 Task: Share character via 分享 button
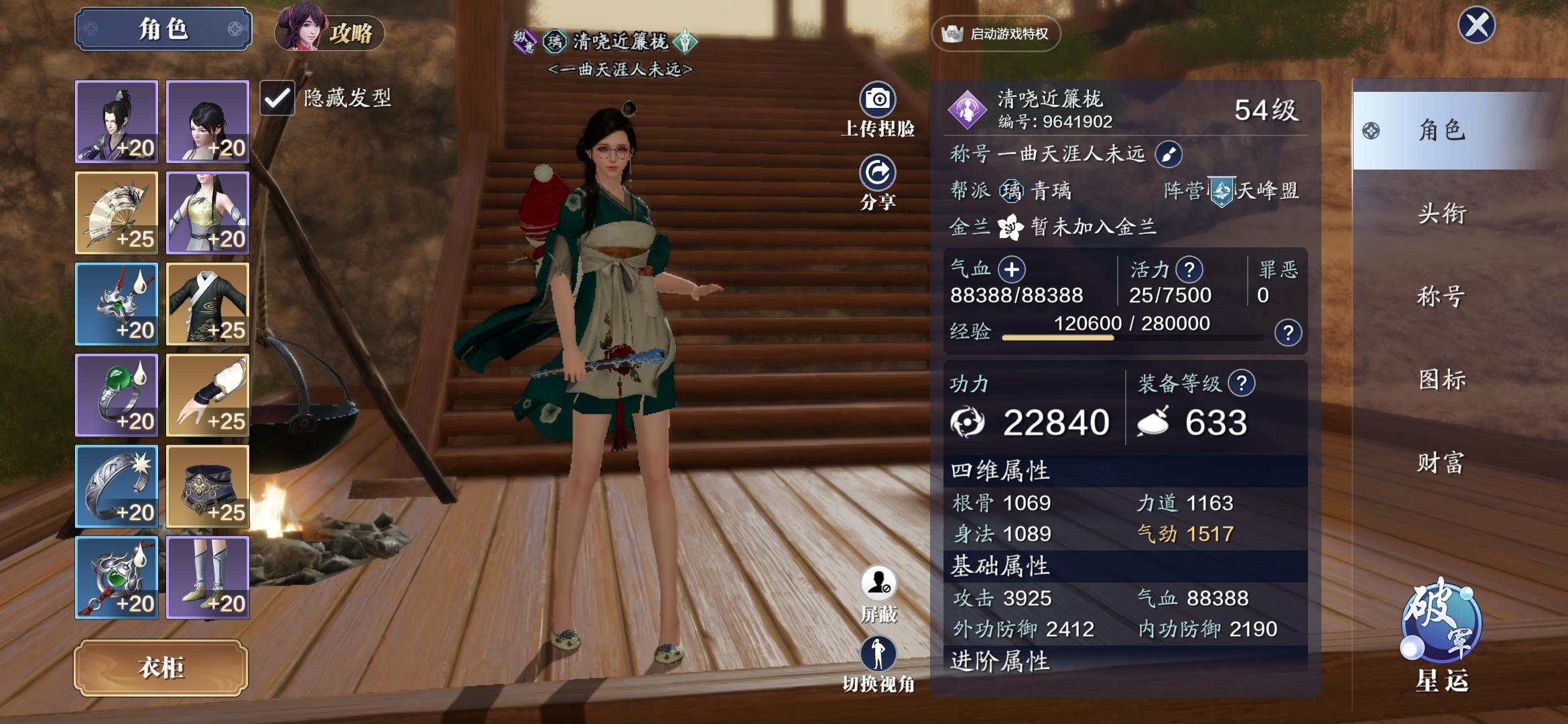click(x=878, y=174)
